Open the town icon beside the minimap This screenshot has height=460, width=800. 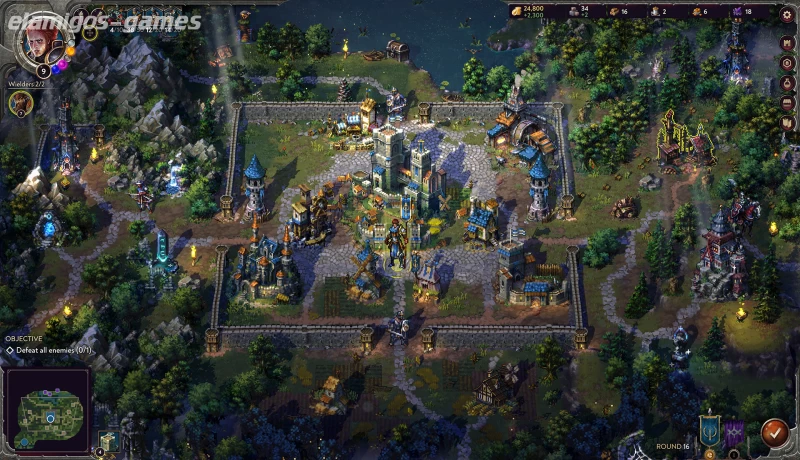(x=108, y=441)
